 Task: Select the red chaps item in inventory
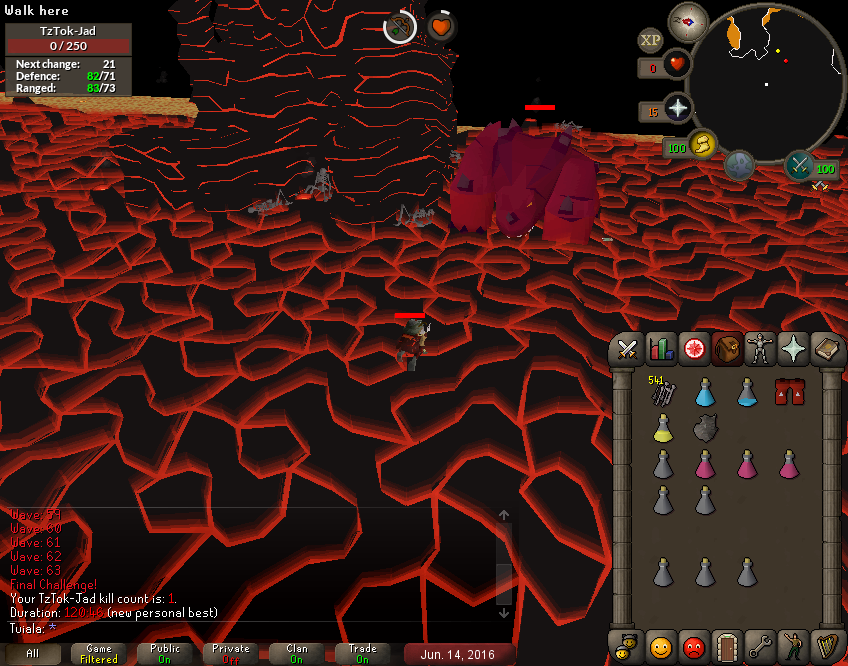tap(789, 392)
